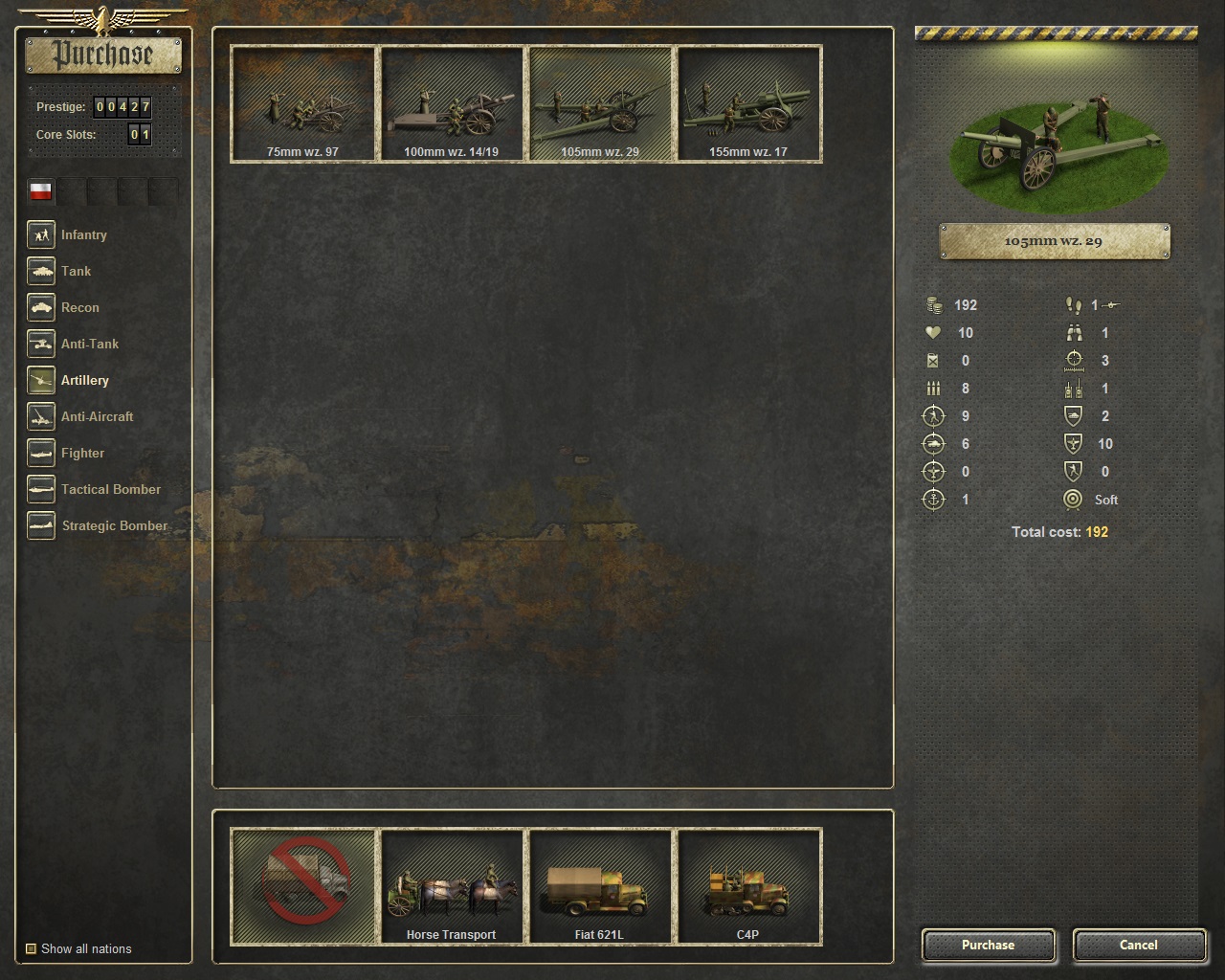Choose the Fiat 621L truck transport
The image size is (1225, 980).
point(599,886)
